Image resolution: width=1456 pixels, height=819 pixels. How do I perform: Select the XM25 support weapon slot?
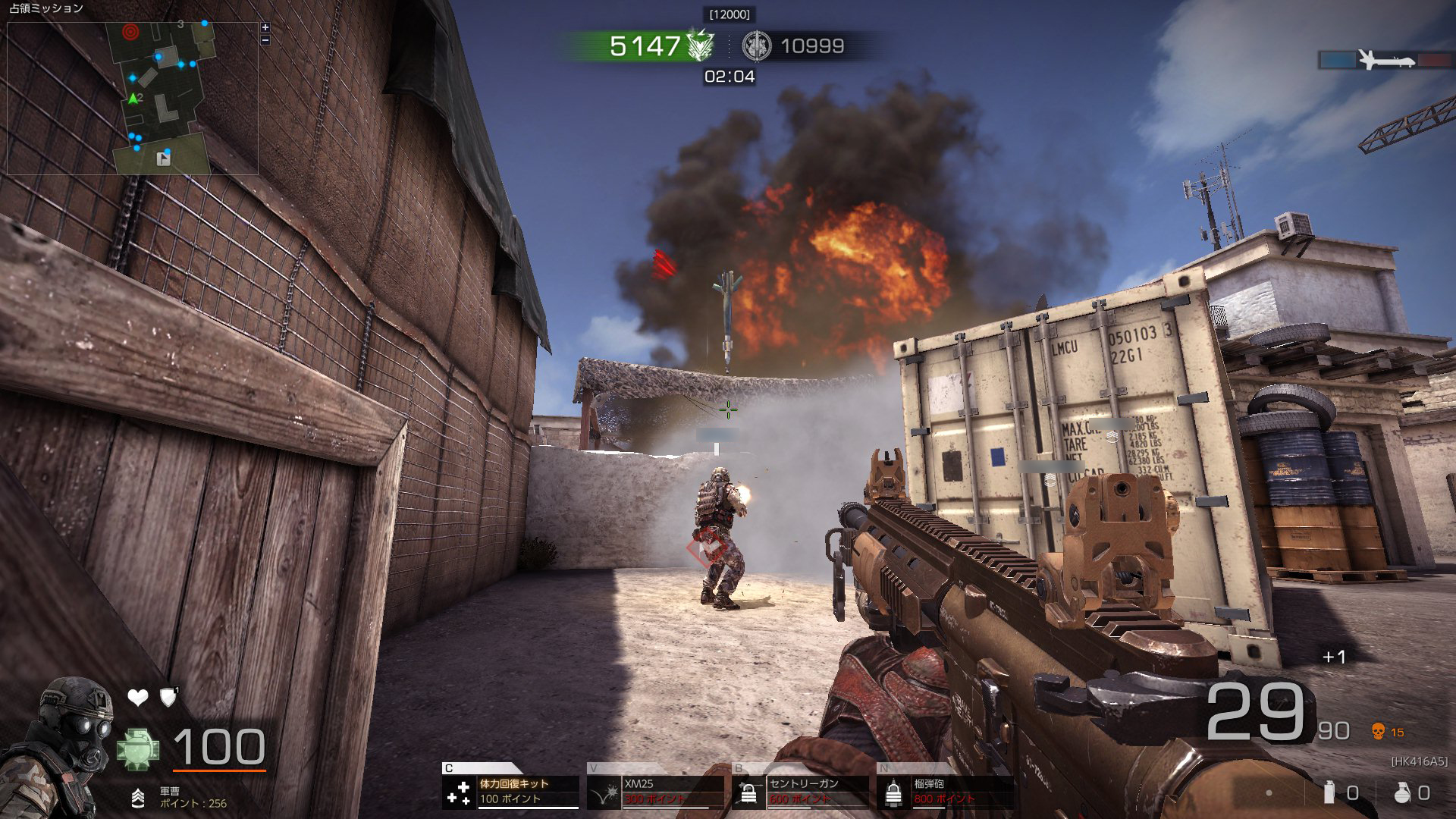pyautogui.click(x=656, y=791)
